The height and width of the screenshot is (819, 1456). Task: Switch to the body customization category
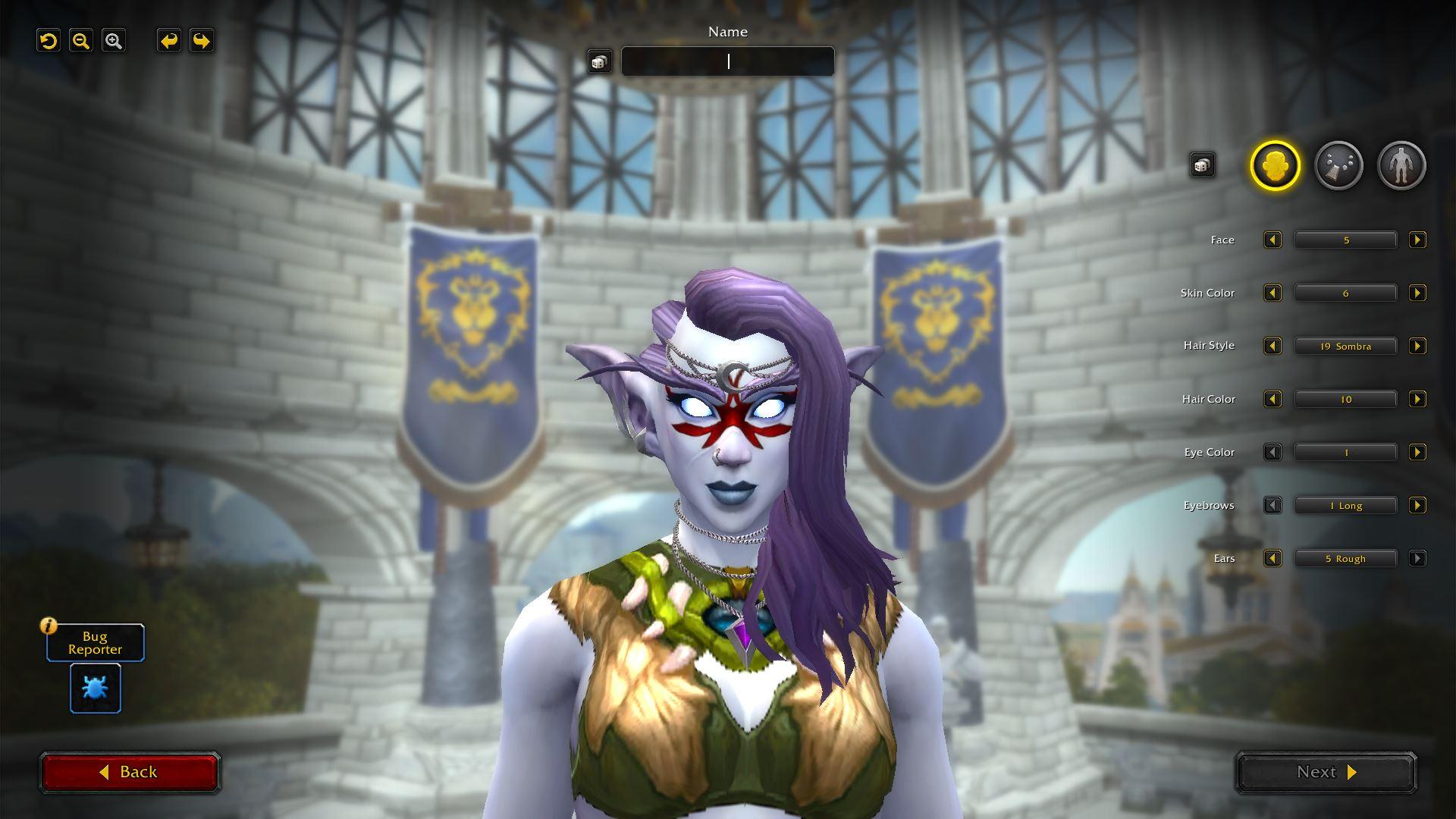pyautogui.click(x=1401, y=165)
